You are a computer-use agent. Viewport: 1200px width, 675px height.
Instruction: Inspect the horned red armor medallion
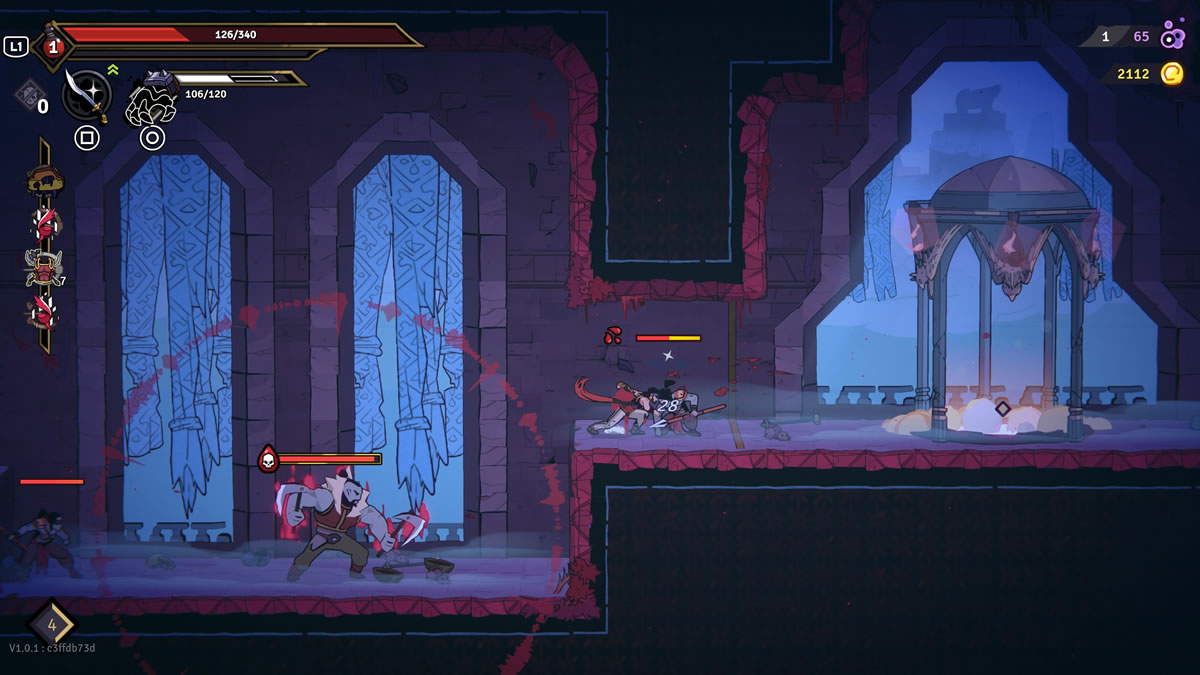pyautogui.click(x=43, y=268)
